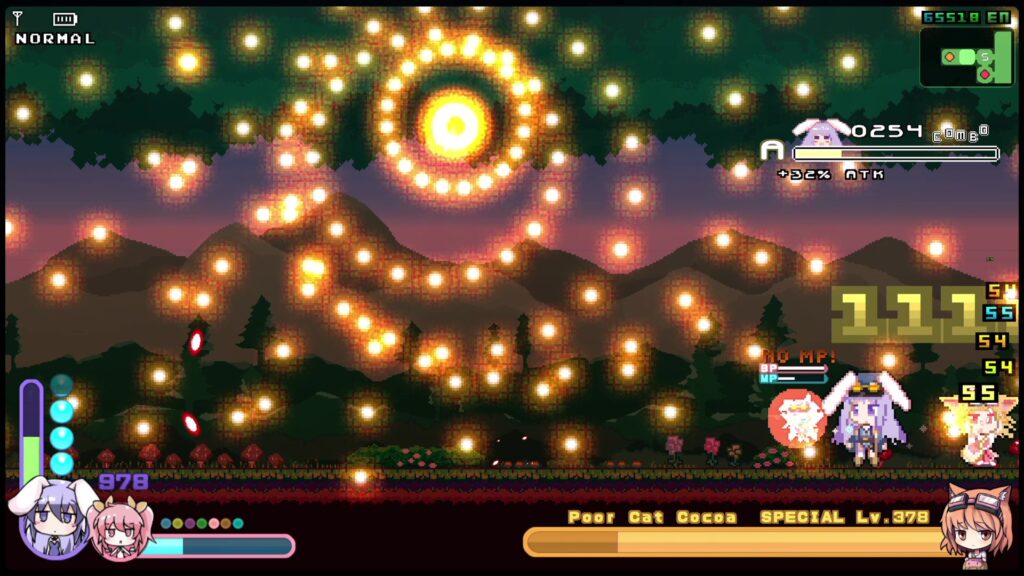Viewport: 1024px width, 576px height.
Task: Select the purple-haired bunny girl portrait
Action: point(53,518)
